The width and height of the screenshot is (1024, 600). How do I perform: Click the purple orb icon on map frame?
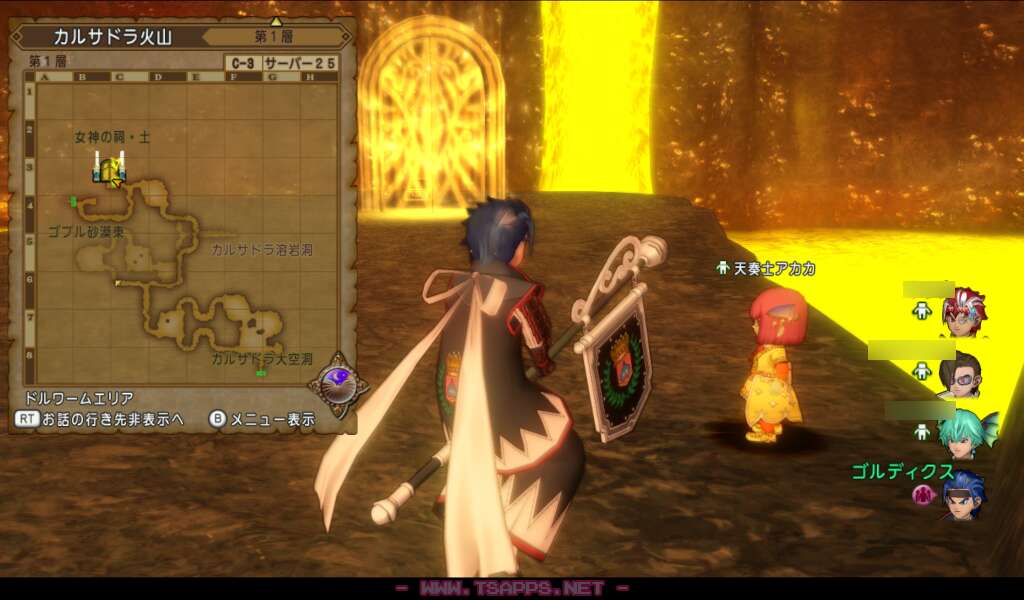click(336, 381)
